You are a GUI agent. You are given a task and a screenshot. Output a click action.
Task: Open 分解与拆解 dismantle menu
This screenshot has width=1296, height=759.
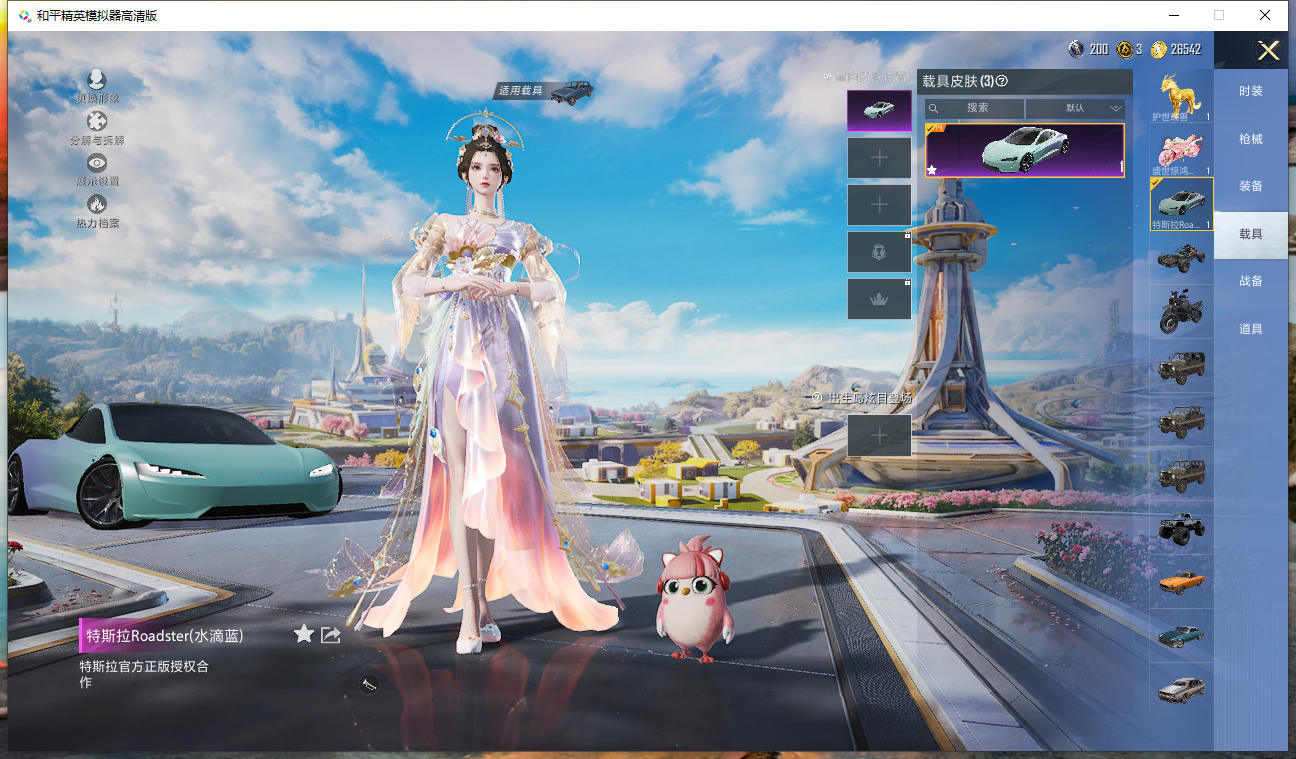click(x=97, y=127)
